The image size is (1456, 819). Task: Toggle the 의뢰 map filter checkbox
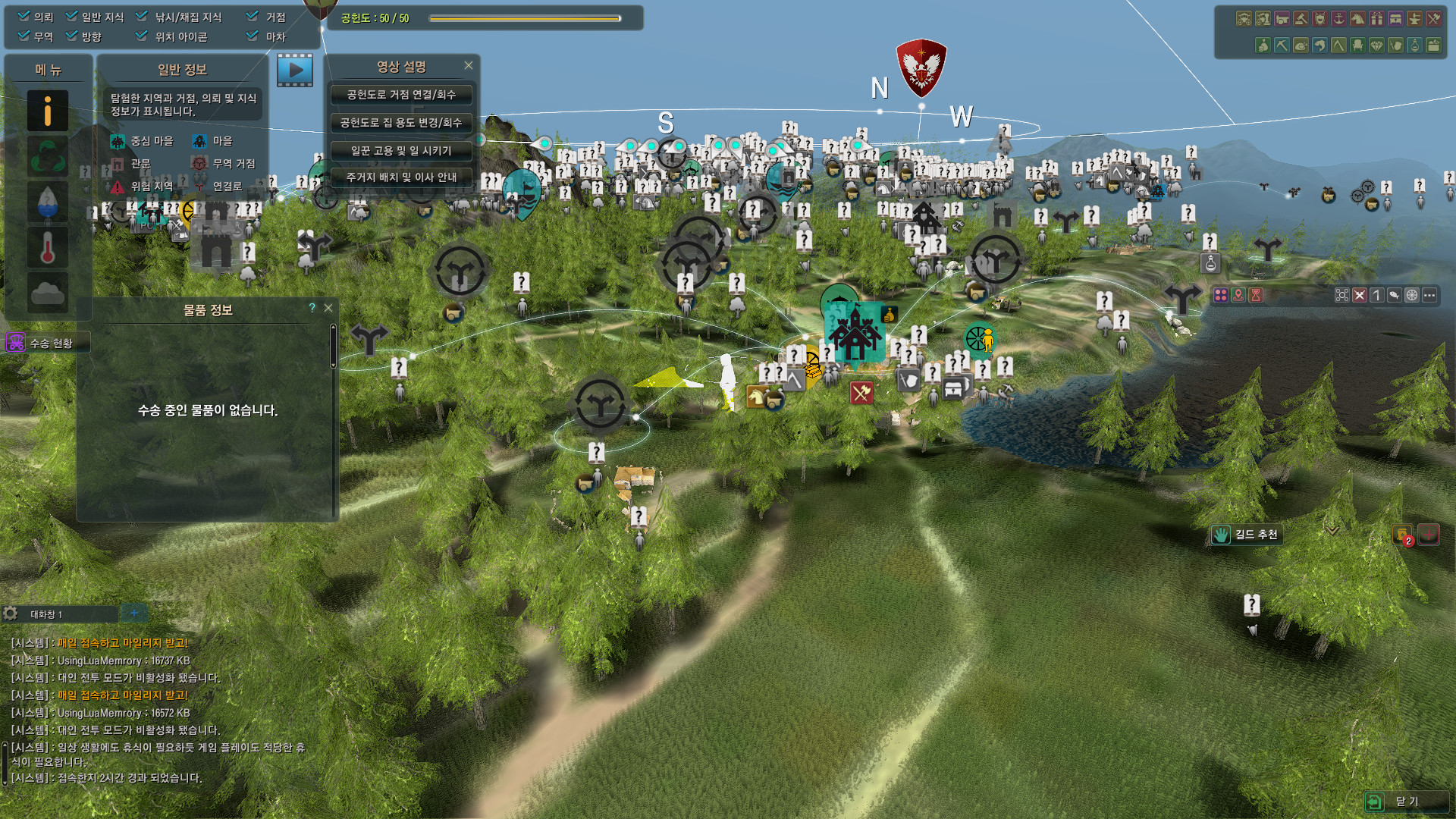24,16
